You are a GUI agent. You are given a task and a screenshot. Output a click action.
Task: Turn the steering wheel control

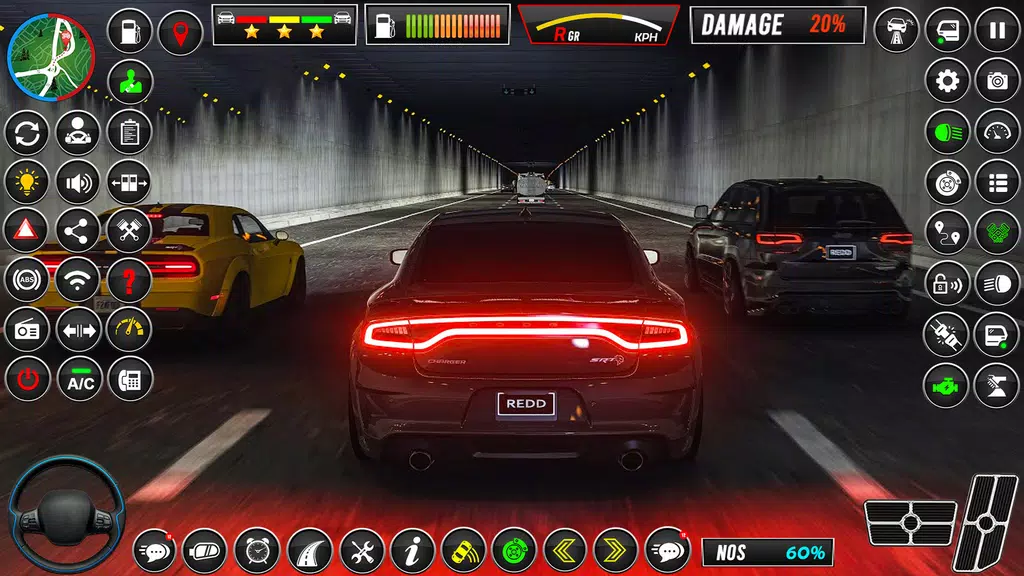click(67, 514)
